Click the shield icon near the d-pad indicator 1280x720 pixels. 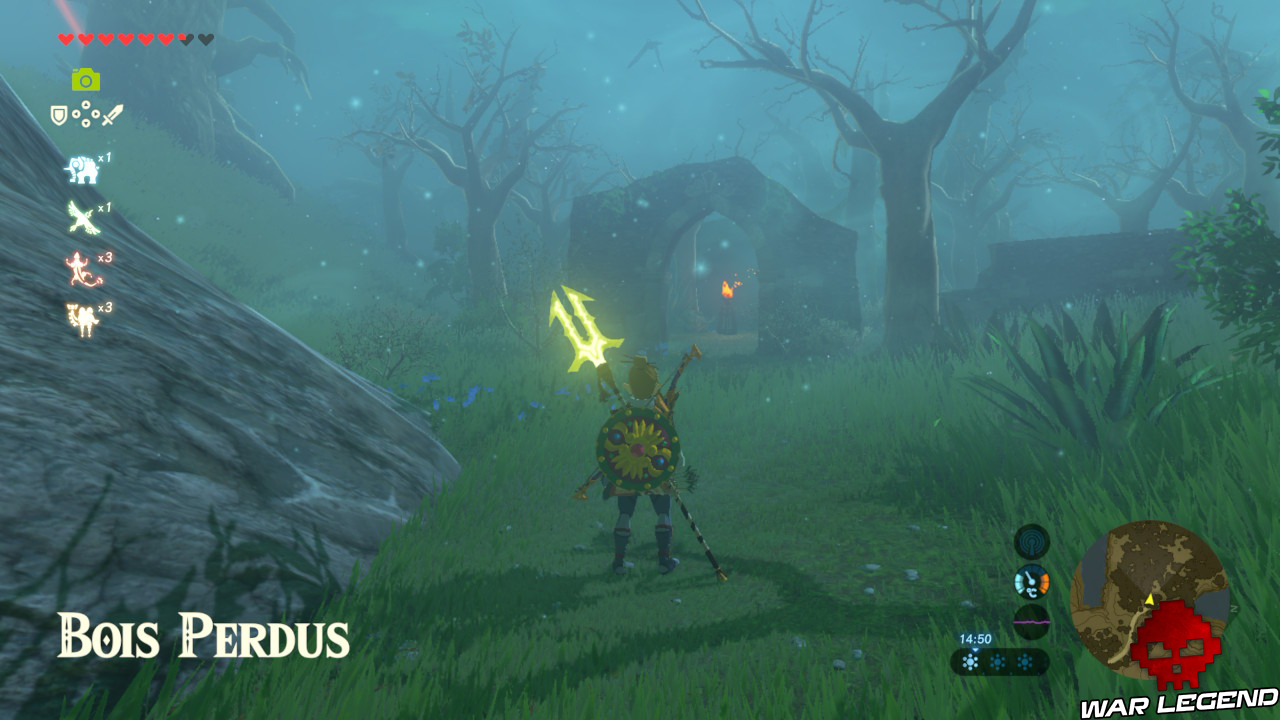point(58,114)
